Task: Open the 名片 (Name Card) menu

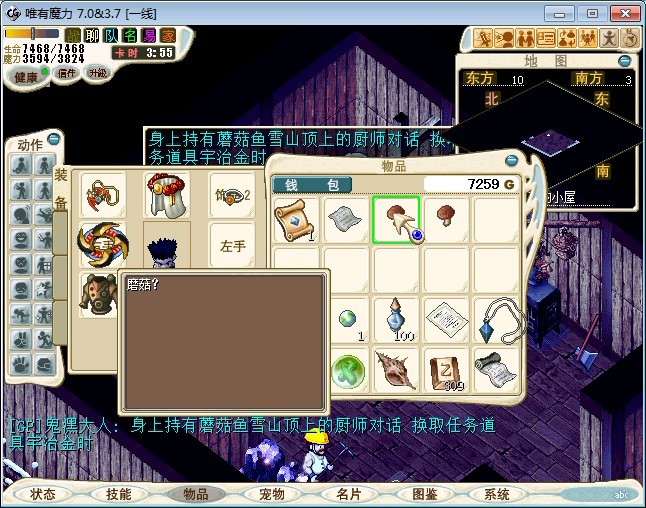Action: [x=347, y=494]
